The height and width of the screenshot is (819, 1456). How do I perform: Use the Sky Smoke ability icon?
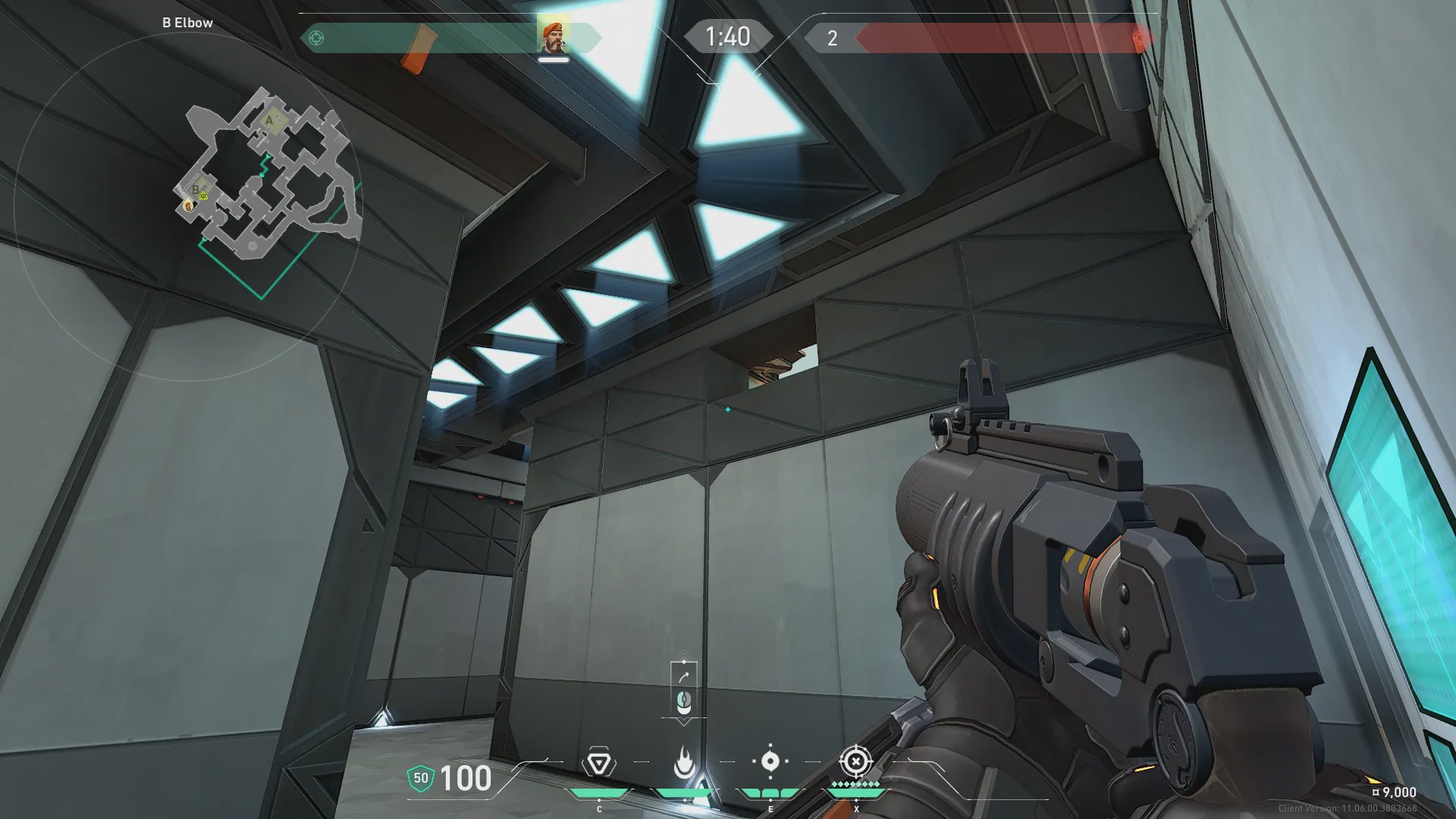pyautogui.click(x=770, y=761)
